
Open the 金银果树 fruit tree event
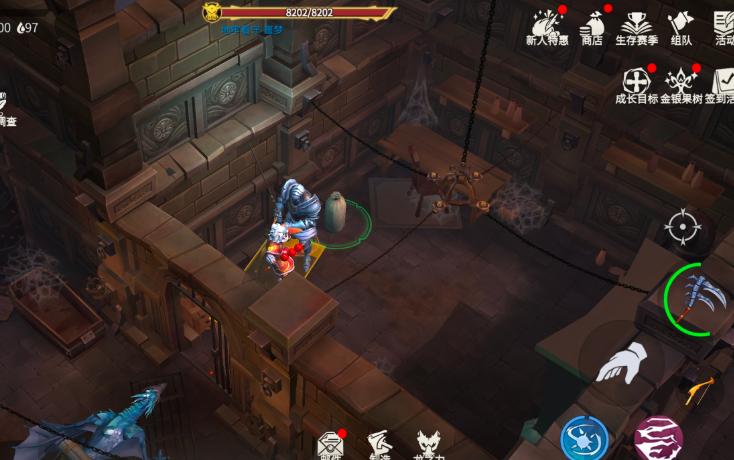click(x=682, y=84)
